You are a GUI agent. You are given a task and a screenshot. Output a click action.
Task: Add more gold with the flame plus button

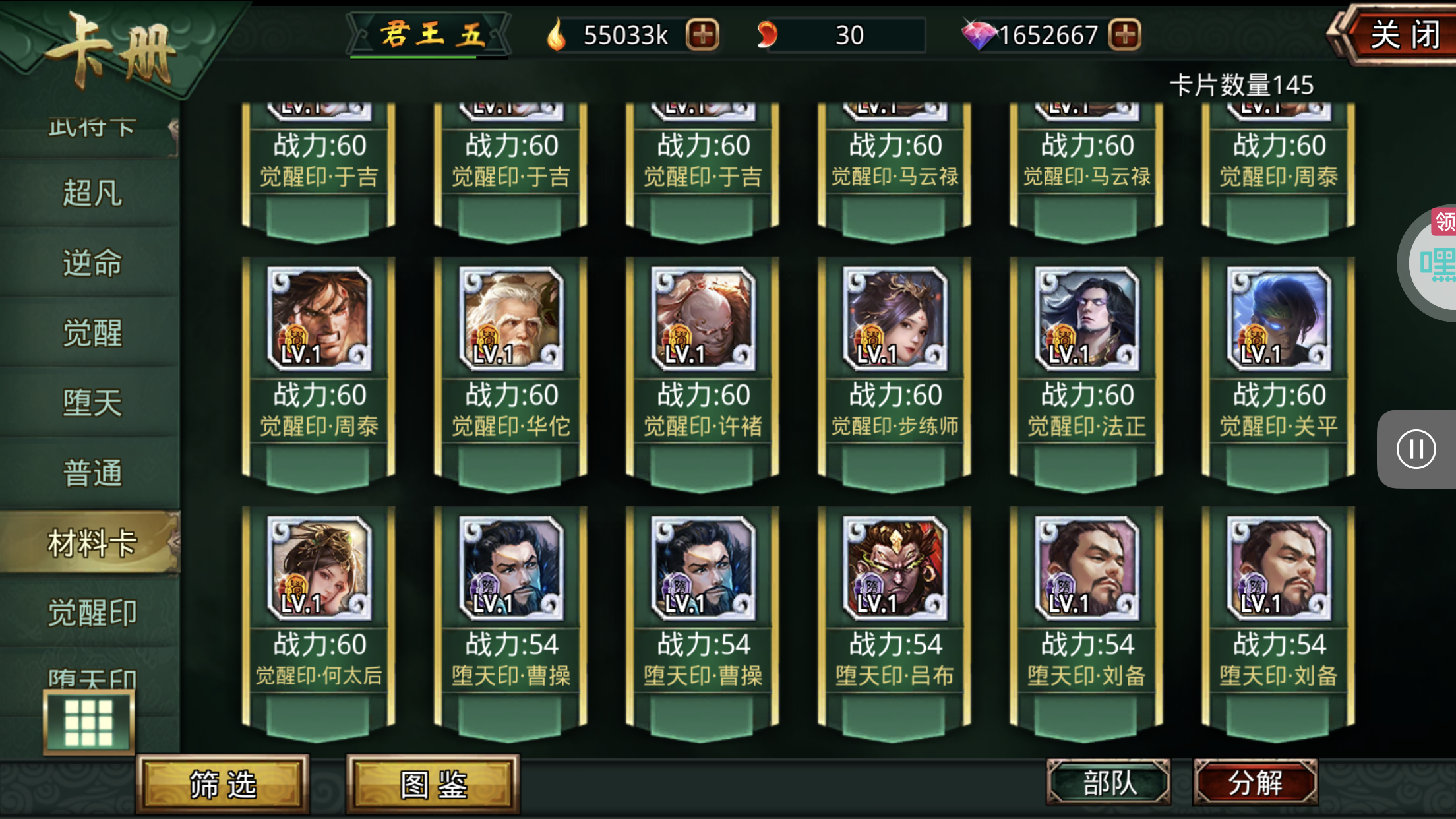click(x=702, y=35)
